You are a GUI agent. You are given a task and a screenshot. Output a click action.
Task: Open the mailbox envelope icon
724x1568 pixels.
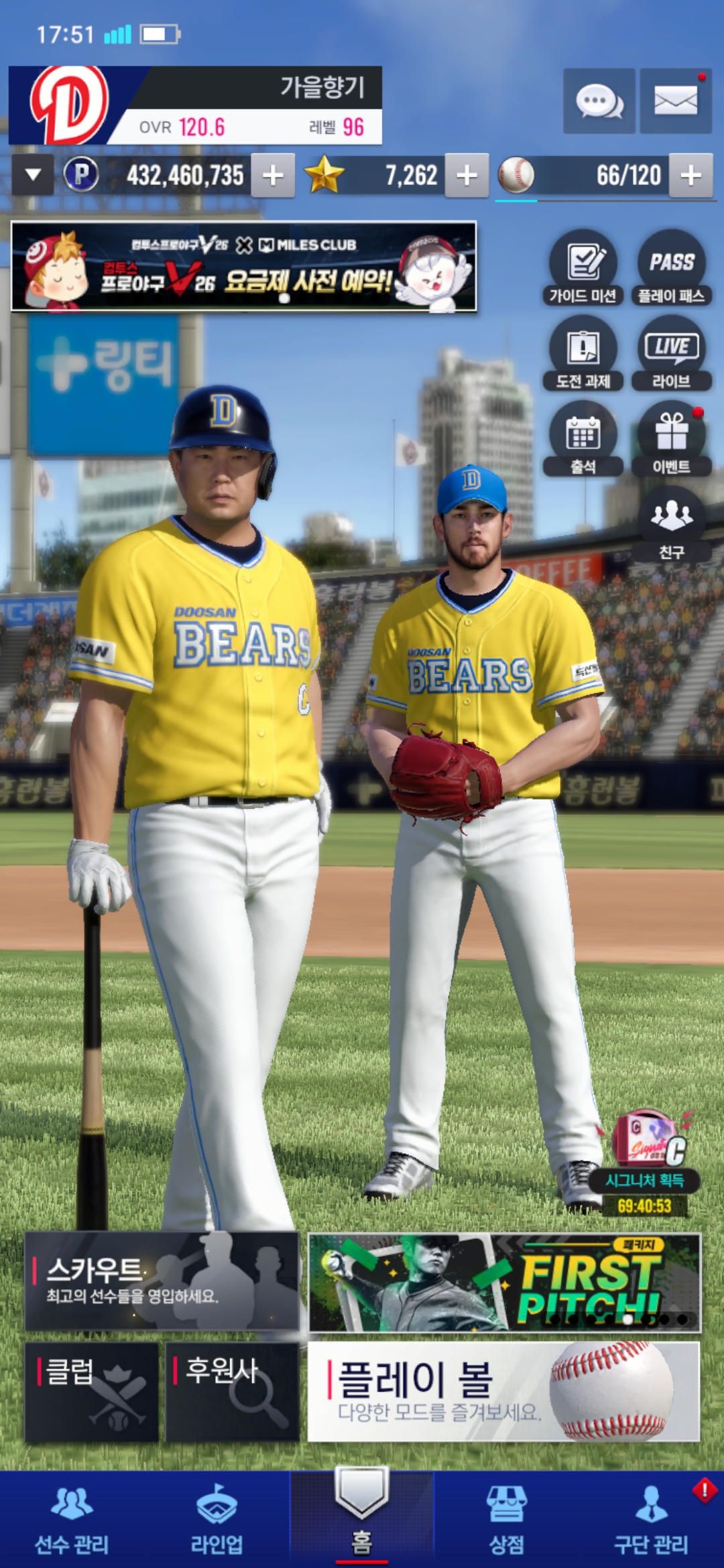pyautogui.click(x=675, y=101)
